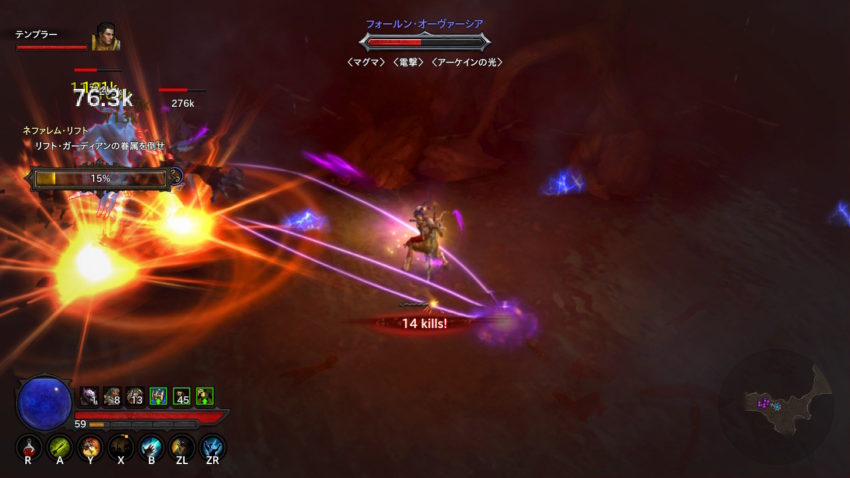Select the Templar follower portrait
This screenshot has height=478, width=850.
[105, 38]
